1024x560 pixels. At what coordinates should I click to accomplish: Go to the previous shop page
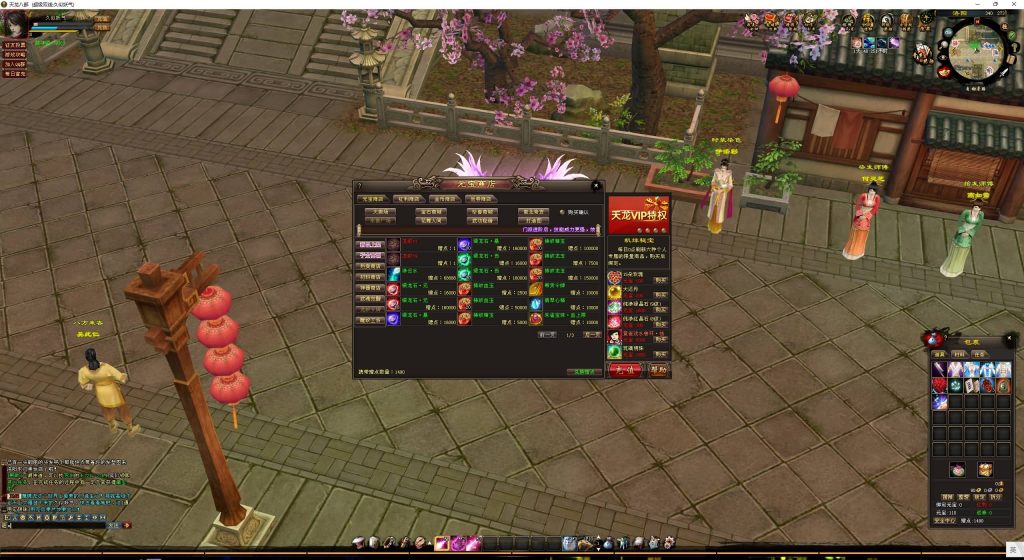point(546,335)
